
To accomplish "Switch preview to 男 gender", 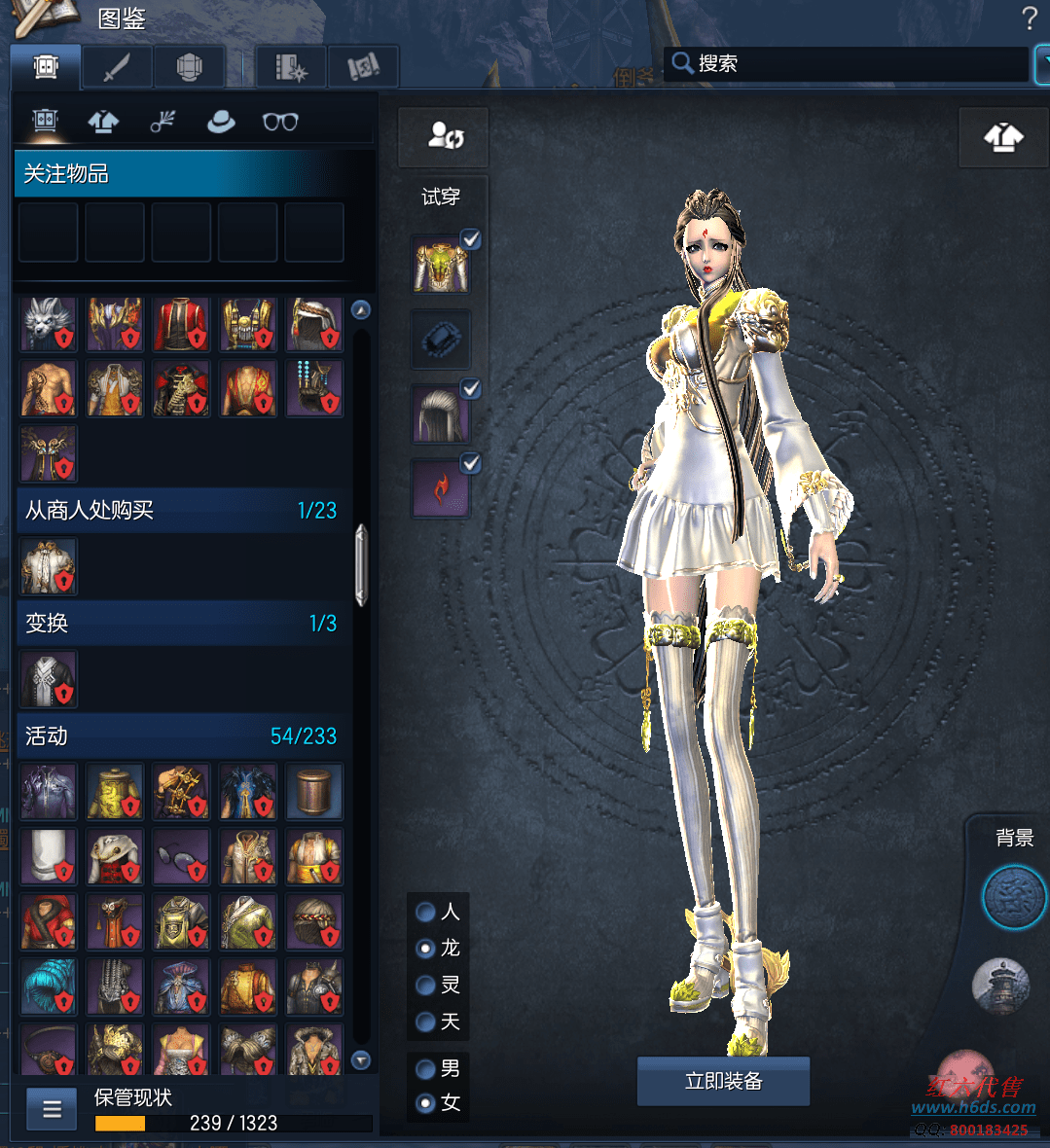I will point(426,1068).
